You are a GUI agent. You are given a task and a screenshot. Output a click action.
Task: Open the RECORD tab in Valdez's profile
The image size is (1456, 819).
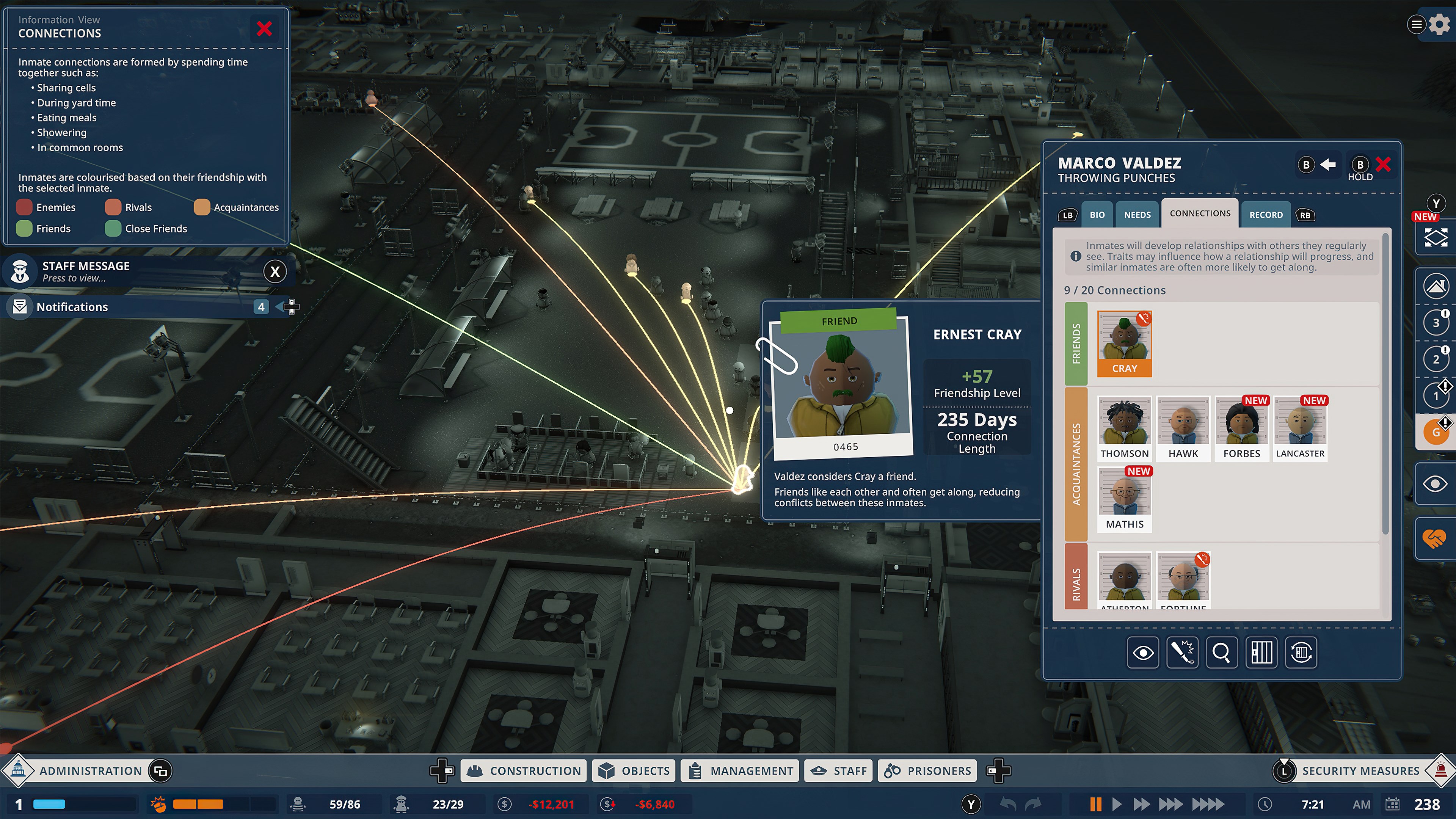click(1265, 215)
